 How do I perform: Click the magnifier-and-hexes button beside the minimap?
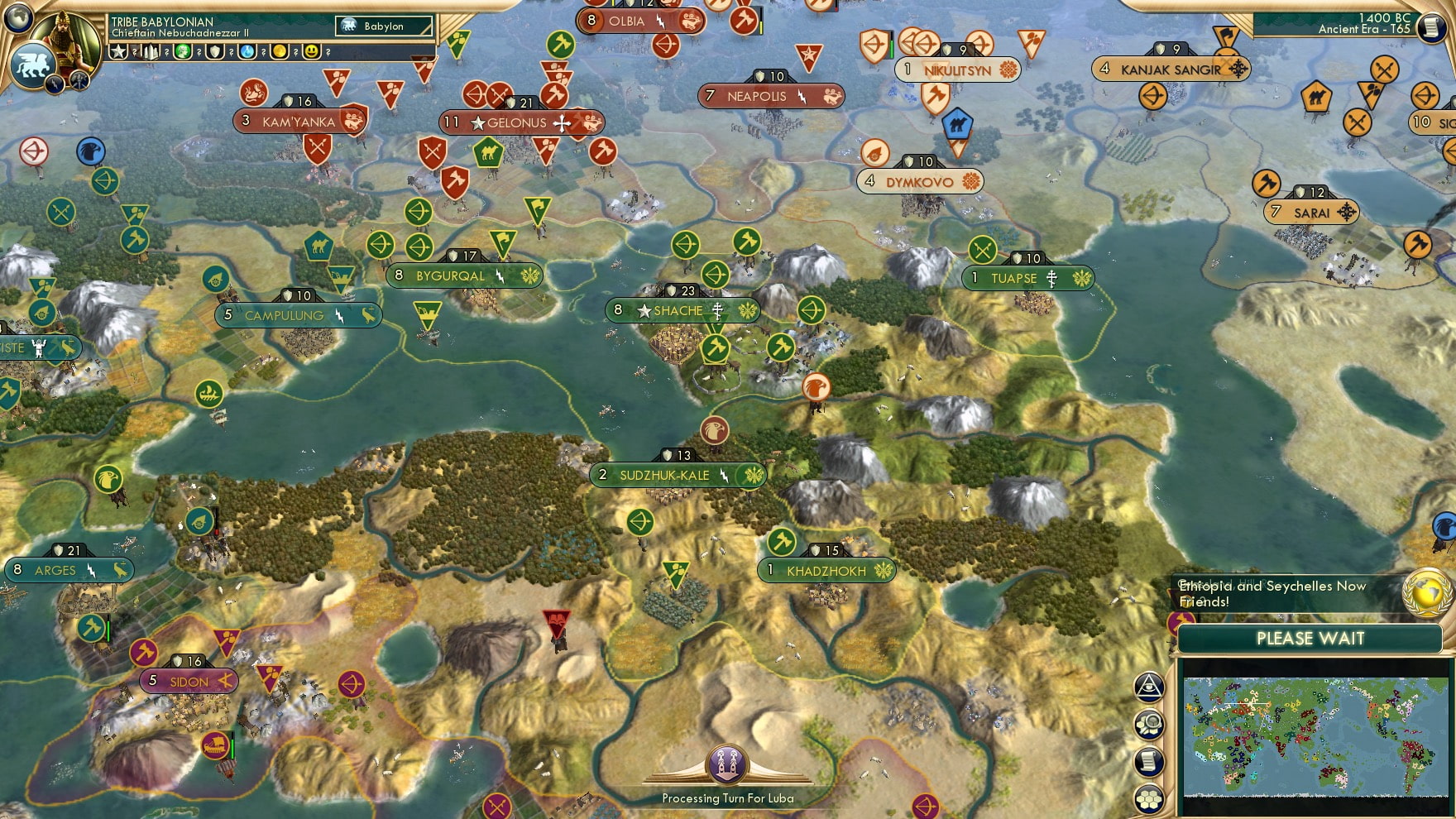tap(1149, 725)
